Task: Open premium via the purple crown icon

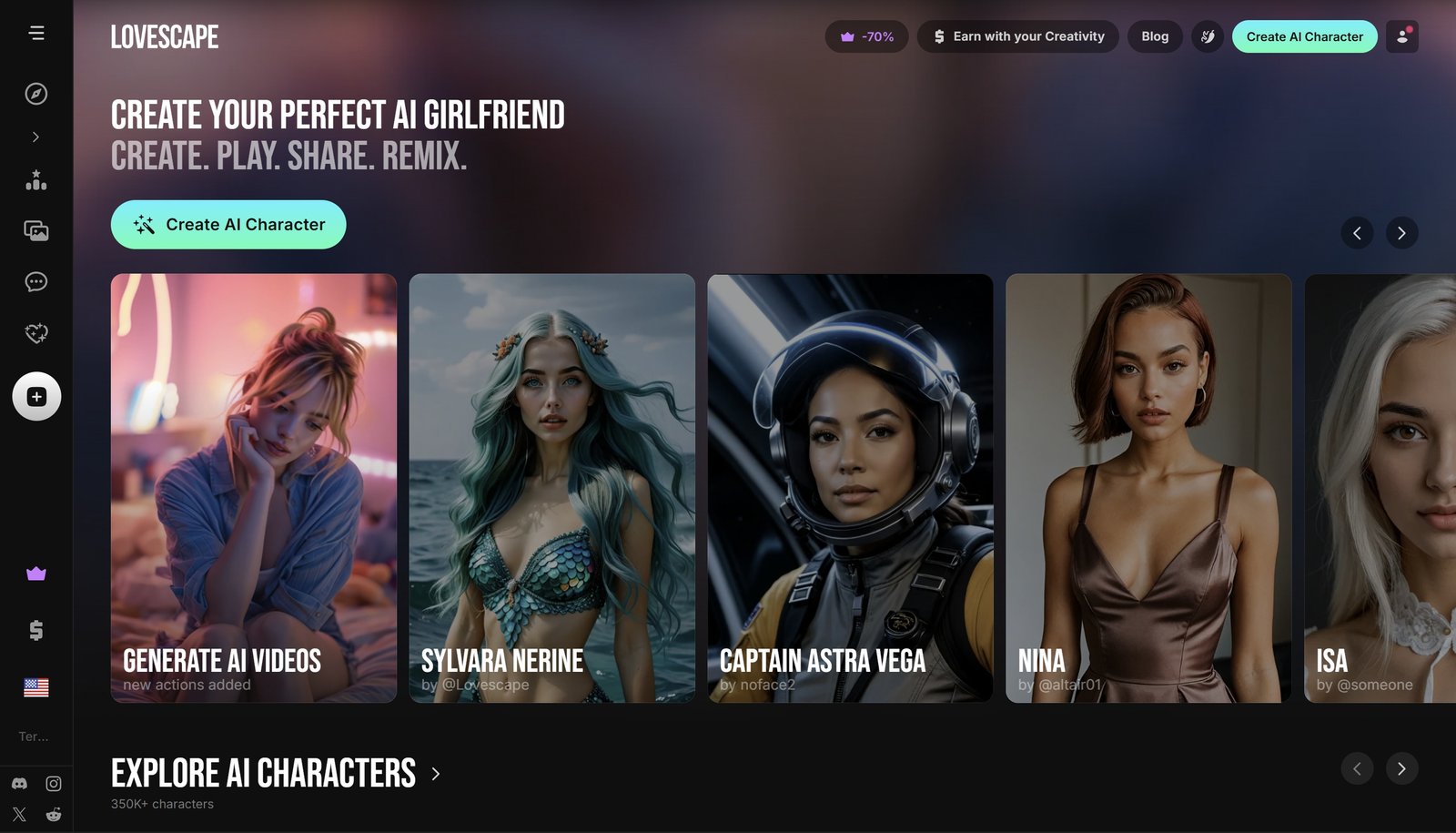Action: (x=35, y=573)
